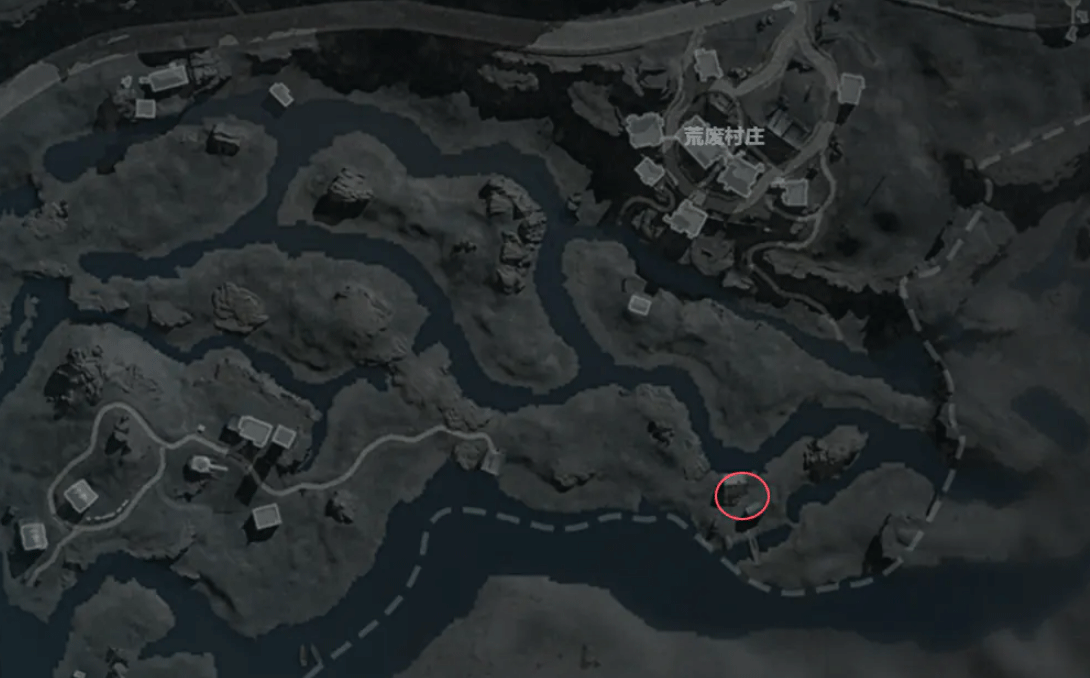The width and height of the screenshot is (1090, 678).
Task: Click the red circle map marker
Action: coord(743,496)
